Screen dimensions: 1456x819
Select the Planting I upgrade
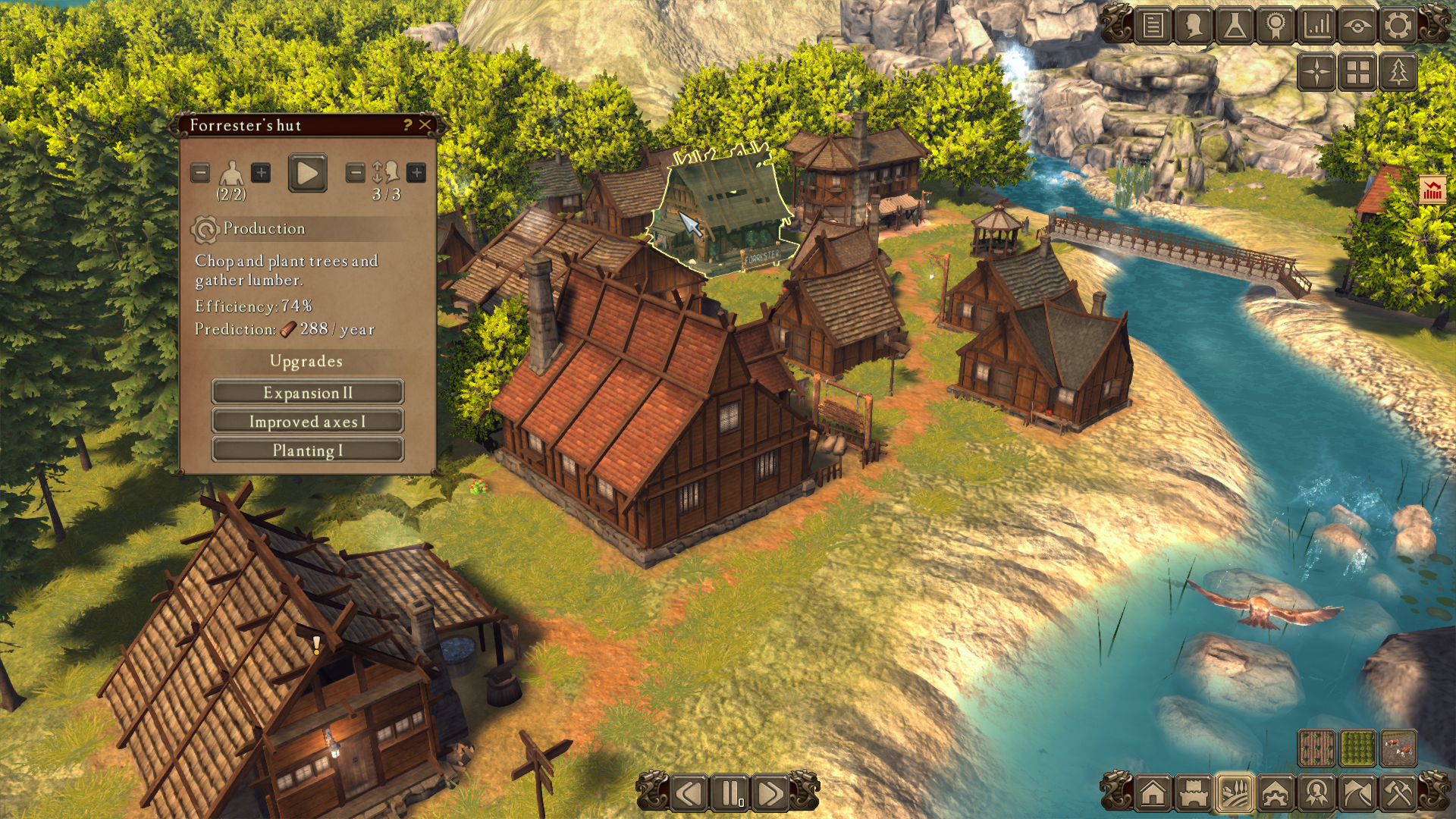307,450
